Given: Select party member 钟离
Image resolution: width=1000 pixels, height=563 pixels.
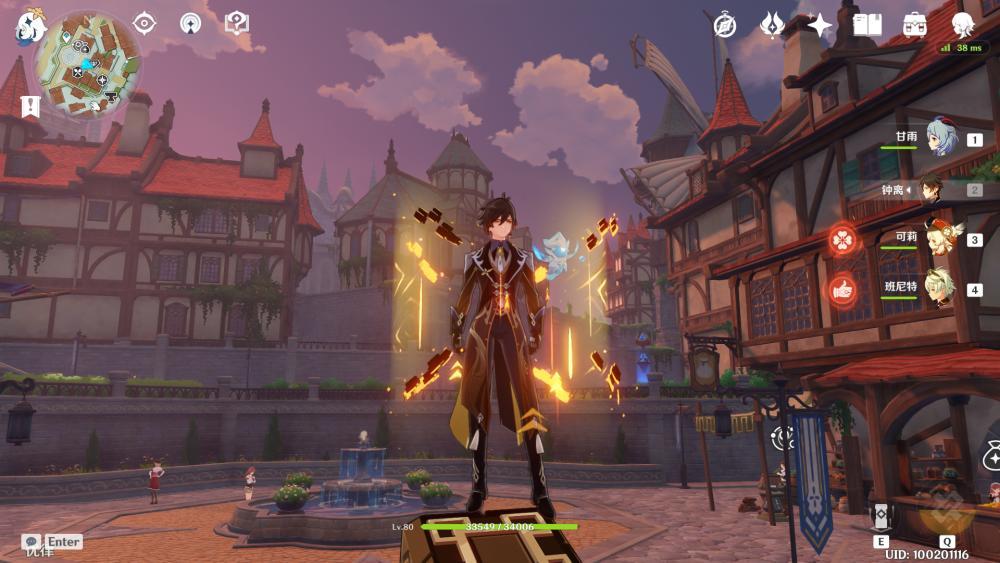Looking at the screenshot, I should [932, 189].
